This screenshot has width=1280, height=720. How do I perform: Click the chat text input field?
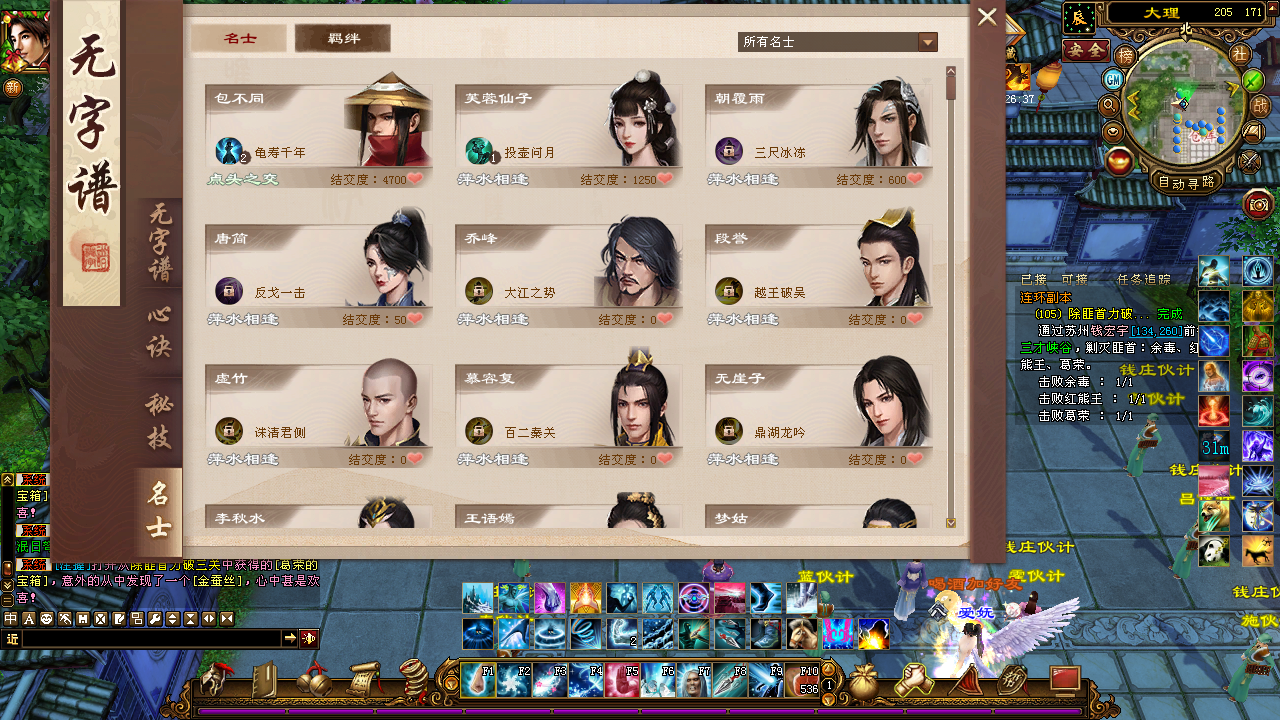click(x=150, y=638)
